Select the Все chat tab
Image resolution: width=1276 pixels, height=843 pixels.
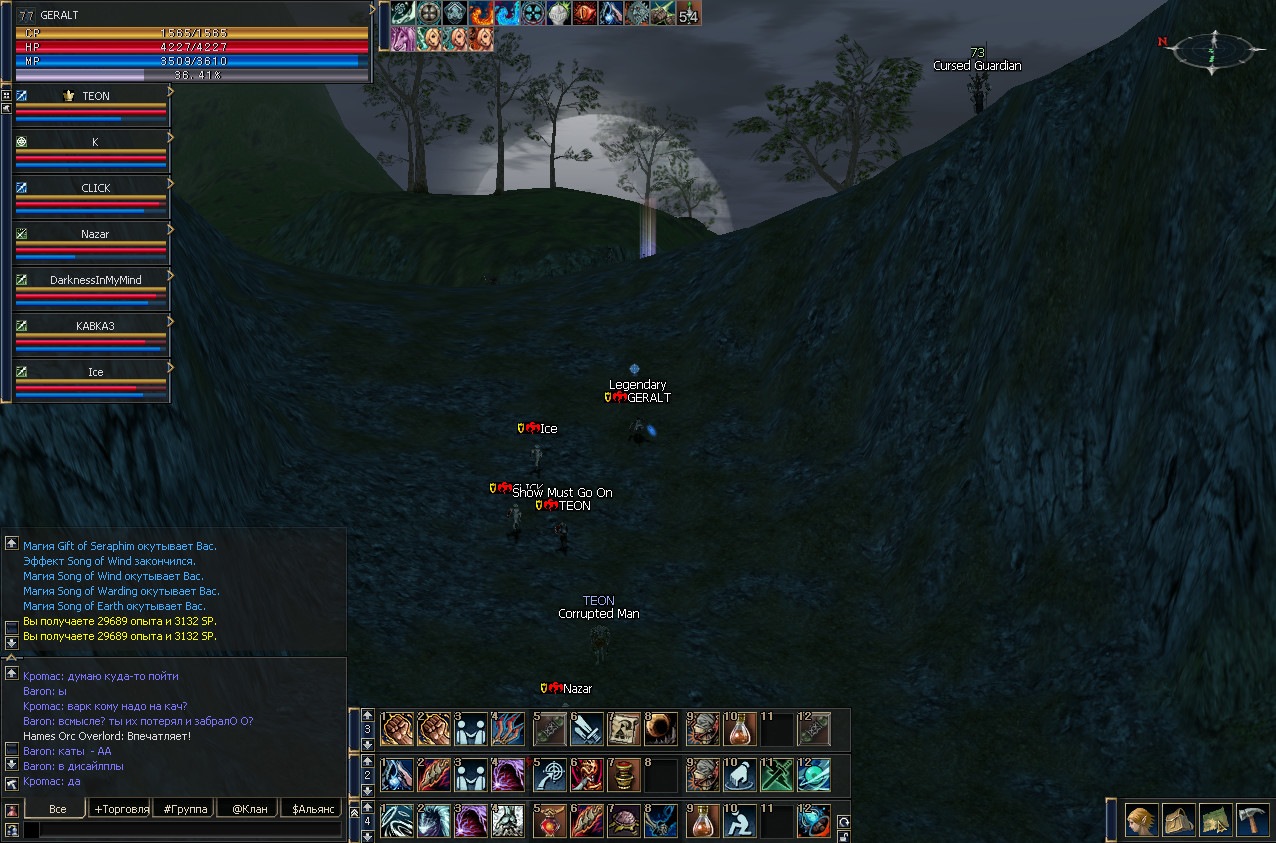click(x=57, y=808)
